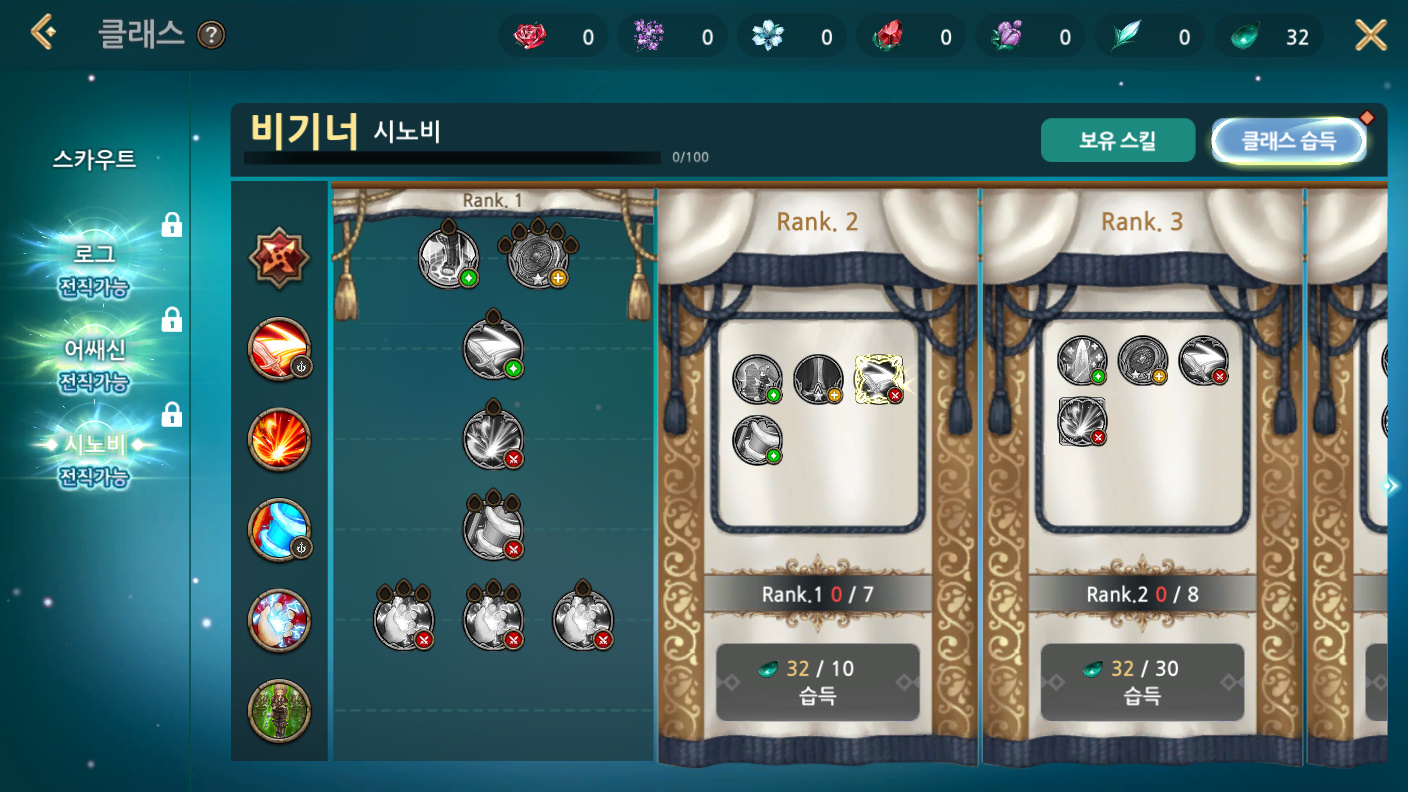
Task: Select the highlighted blade skill in Rank 2
Action: tap(879, 380)
